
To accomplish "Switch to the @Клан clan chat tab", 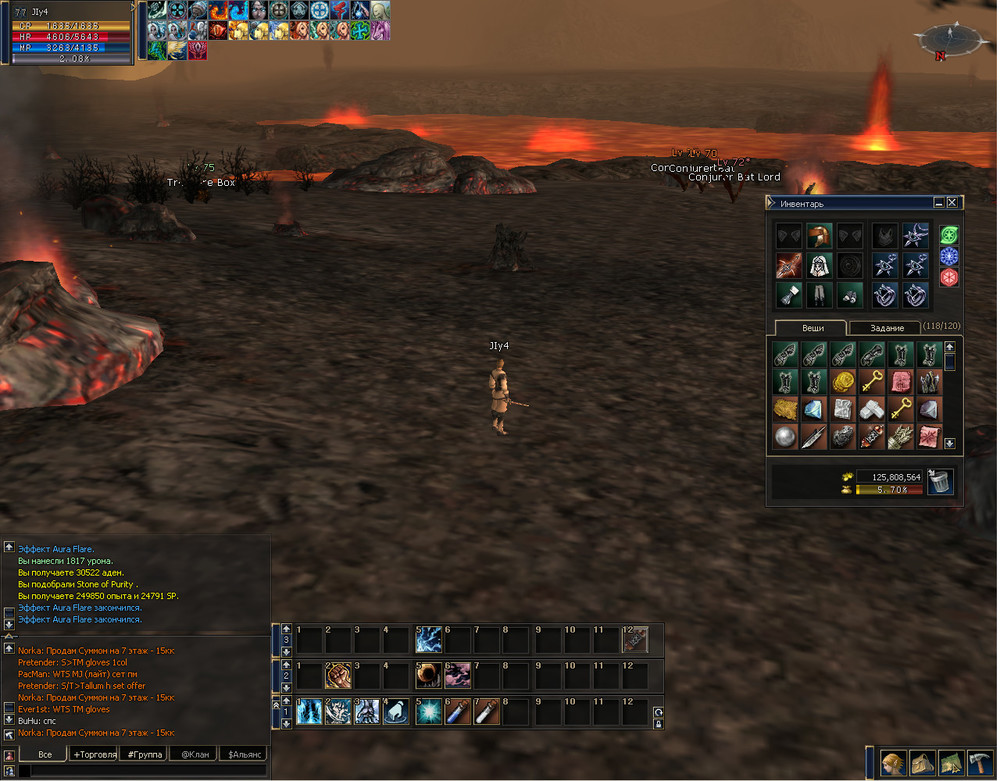I will (x=193, y=754).
